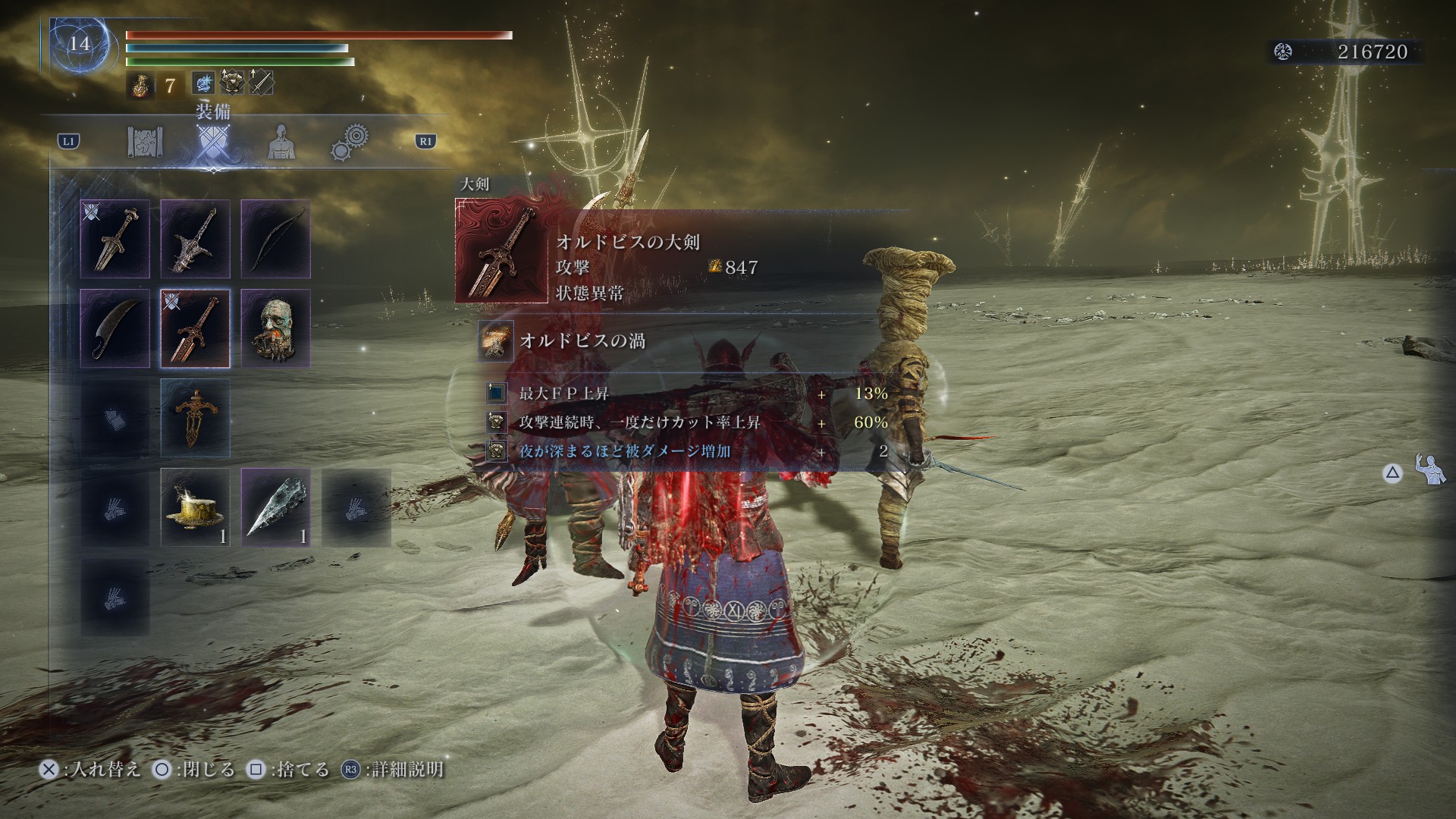Viewport: 1456px width, 819px height.
Task: Select the silver crystal shard item
Action: tap(275, 507)
